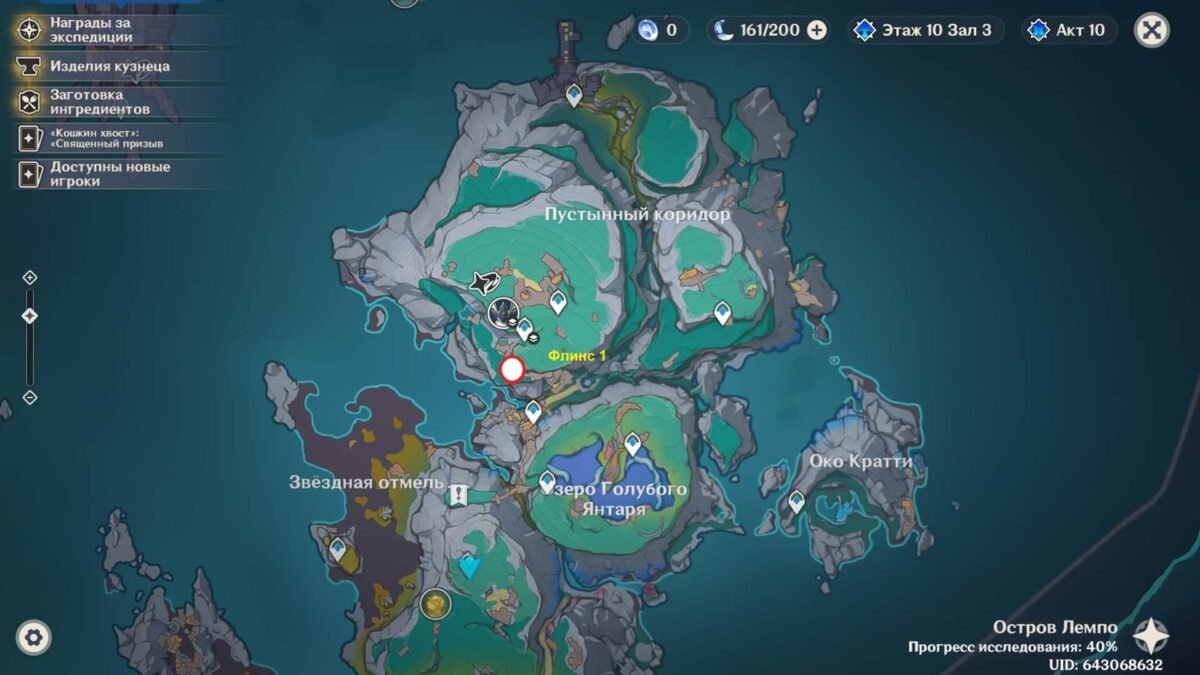Click the map zoom slider handle
Image resolution: width=1200 pixels, height=675 pixels.
(x=30, y=316)
